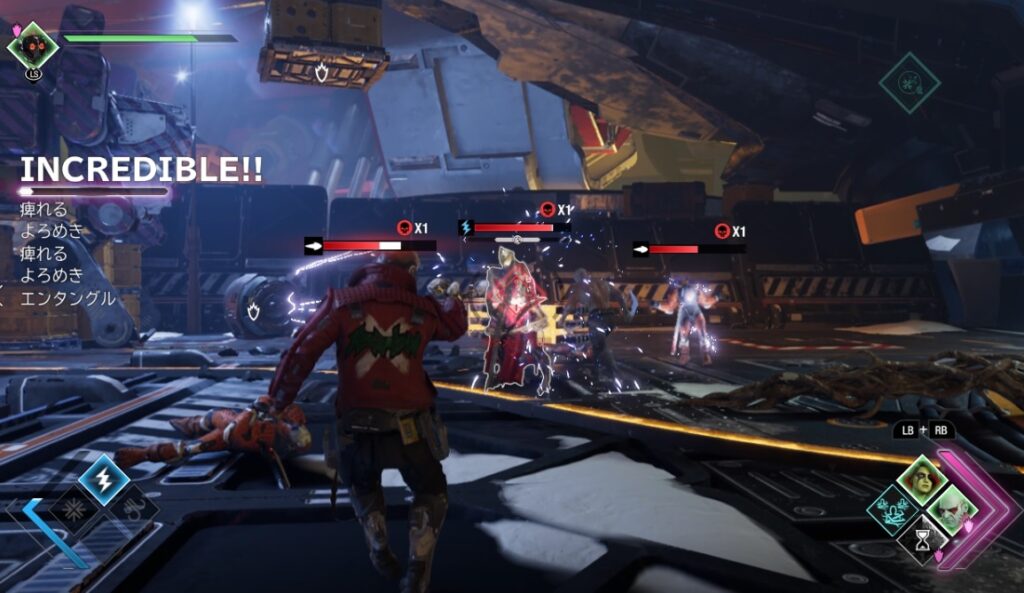This screenshot has width=1024, height=593.
Task: Switch to the ice snowflake element
Action: click(x=73, y=507)
